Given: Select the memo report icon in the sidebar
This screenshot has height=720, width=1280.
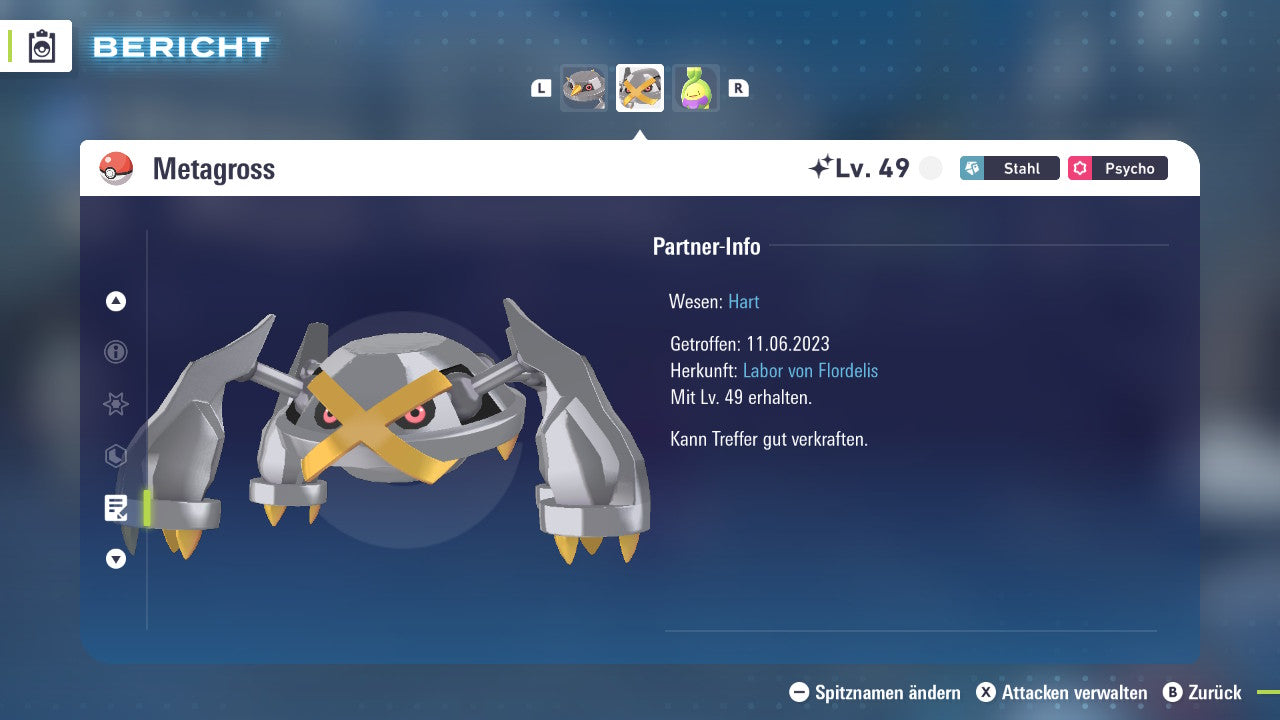Looking at the screenshot, I should 115,508.
